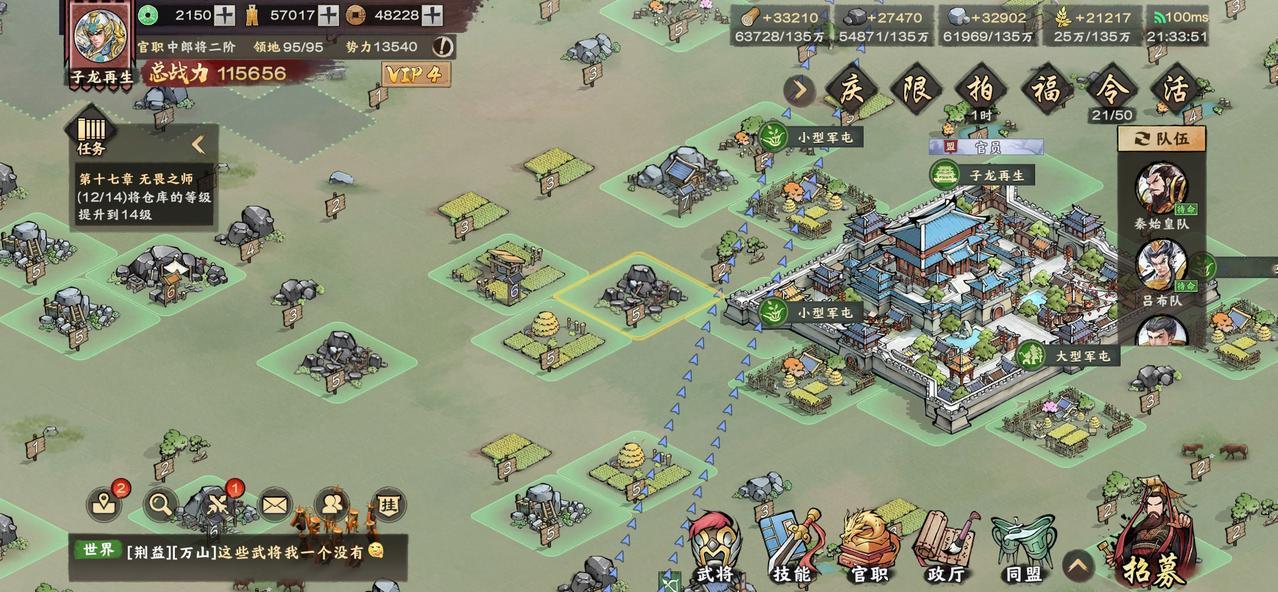Viewport: 1278px width, 592px height.
Task: Open the 福 welfare rewards diamond
Action: pos(1046,90)
